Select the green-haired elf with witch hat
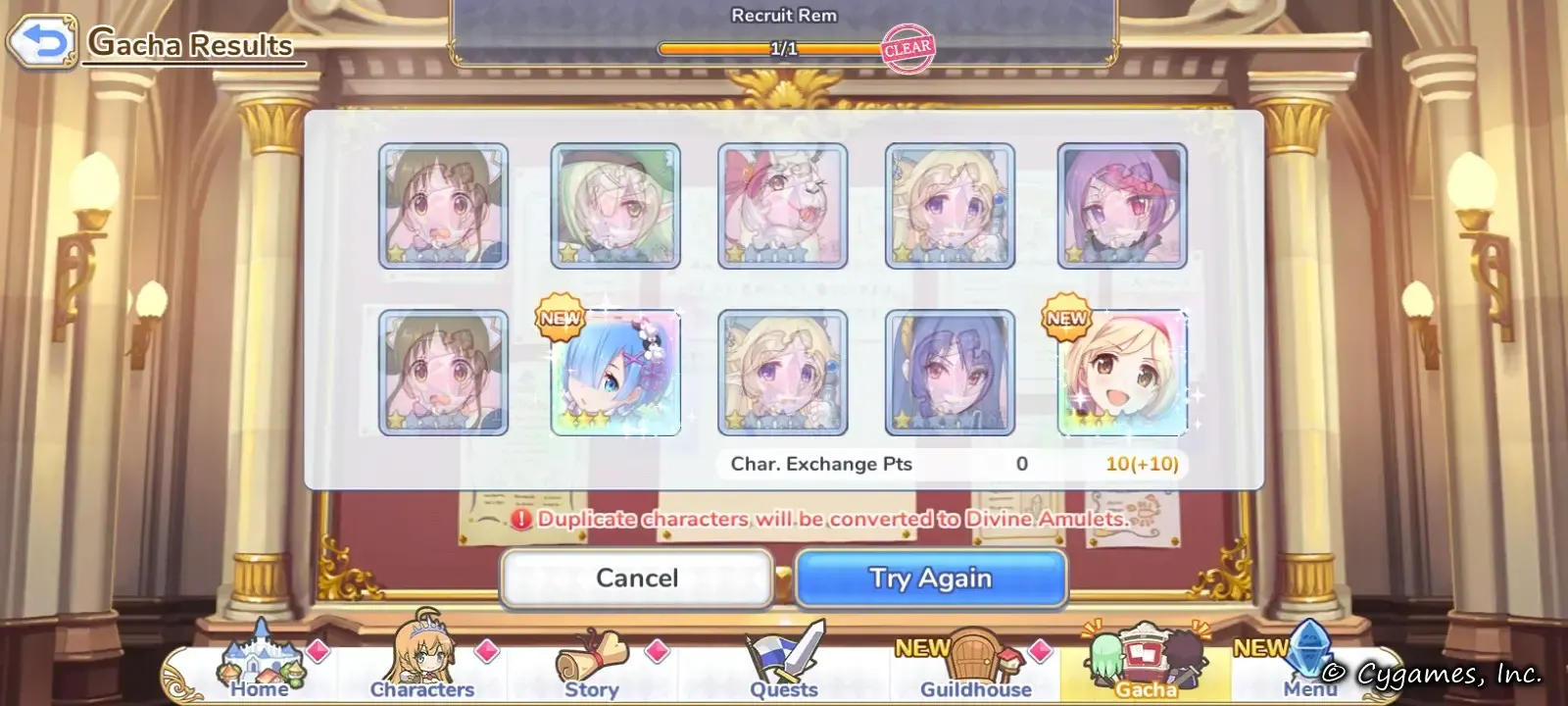This screenshot has width=1568, height=706. (x=615, y=206)
